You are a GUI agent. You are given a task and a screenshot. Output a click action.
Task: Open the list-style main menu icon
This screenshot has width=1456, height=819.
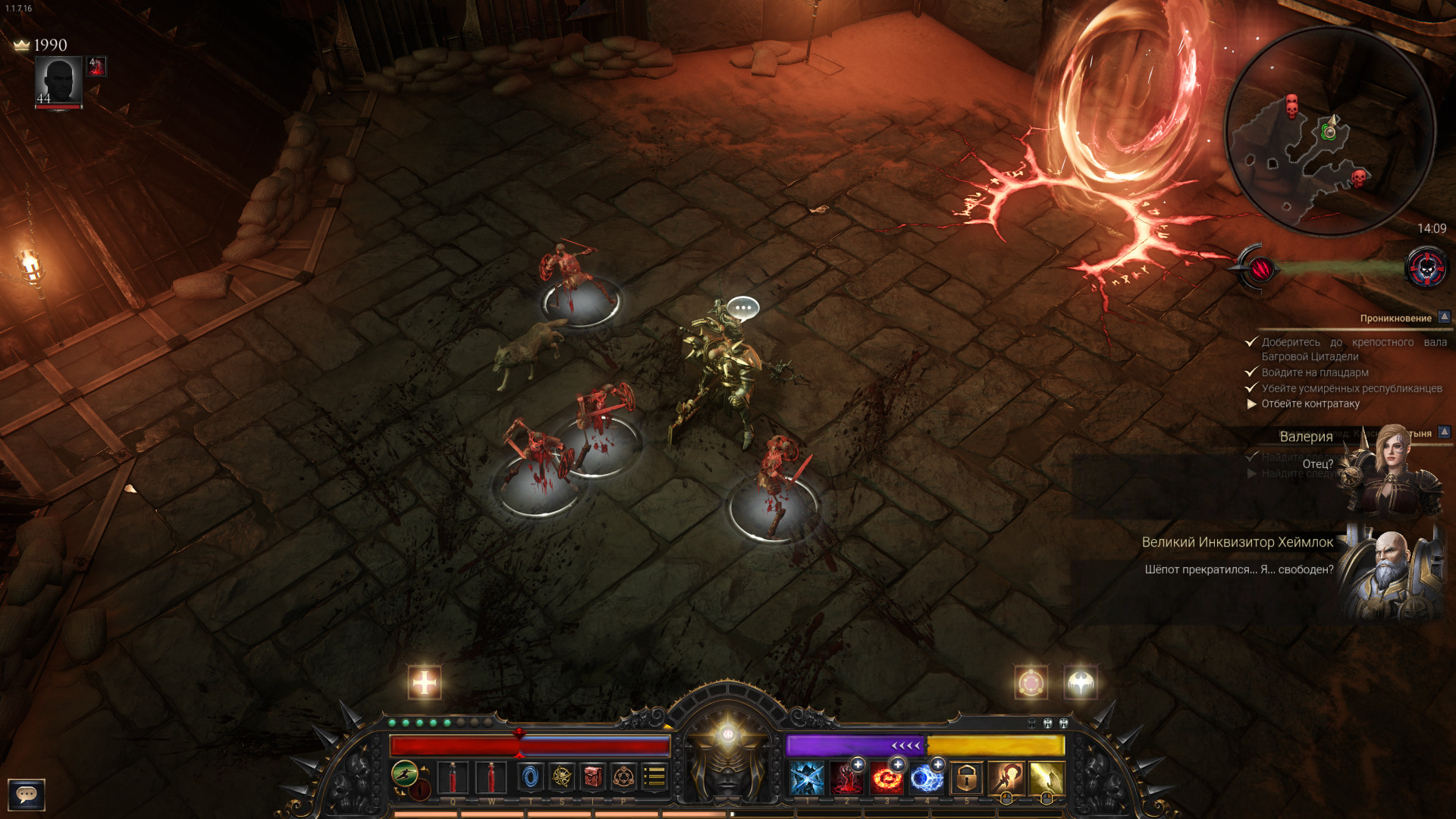click(x=654, y=777)
